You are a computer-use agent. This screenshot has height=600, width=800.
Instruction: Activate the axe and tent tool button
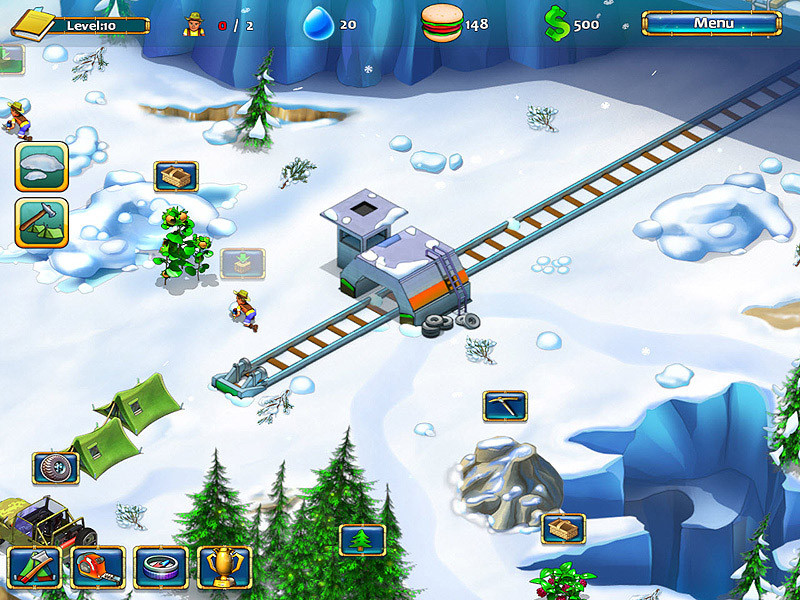tap(34, 567)
